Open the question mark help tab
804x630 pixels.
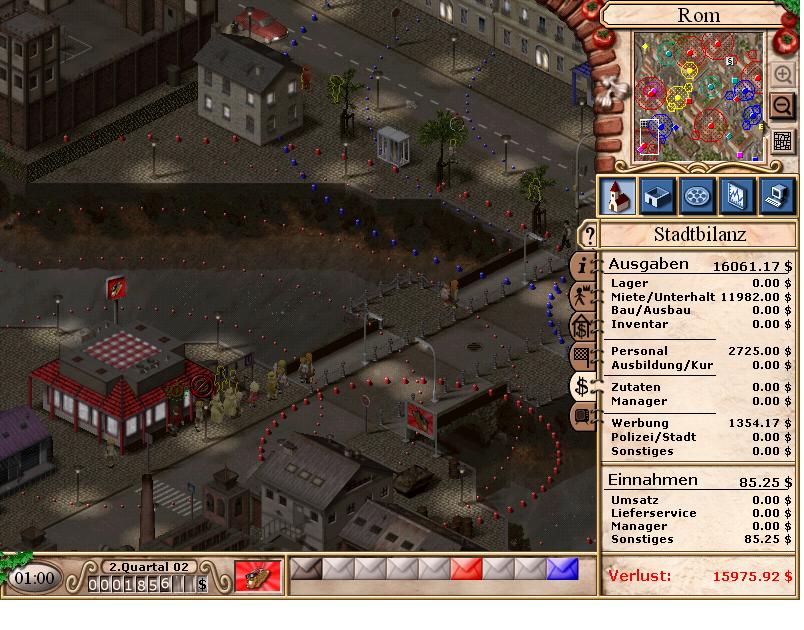pos(590,236)
